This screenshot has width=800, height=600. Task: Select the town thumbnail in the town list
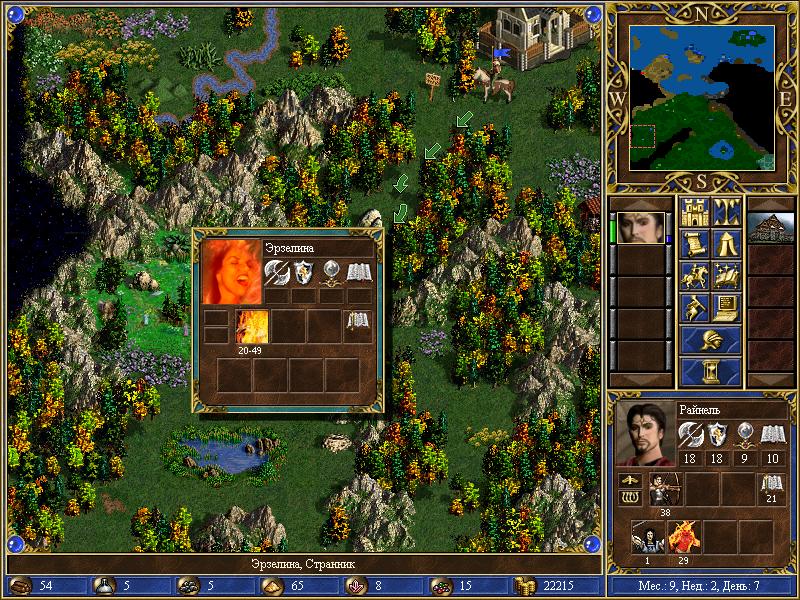click(771, 227)
